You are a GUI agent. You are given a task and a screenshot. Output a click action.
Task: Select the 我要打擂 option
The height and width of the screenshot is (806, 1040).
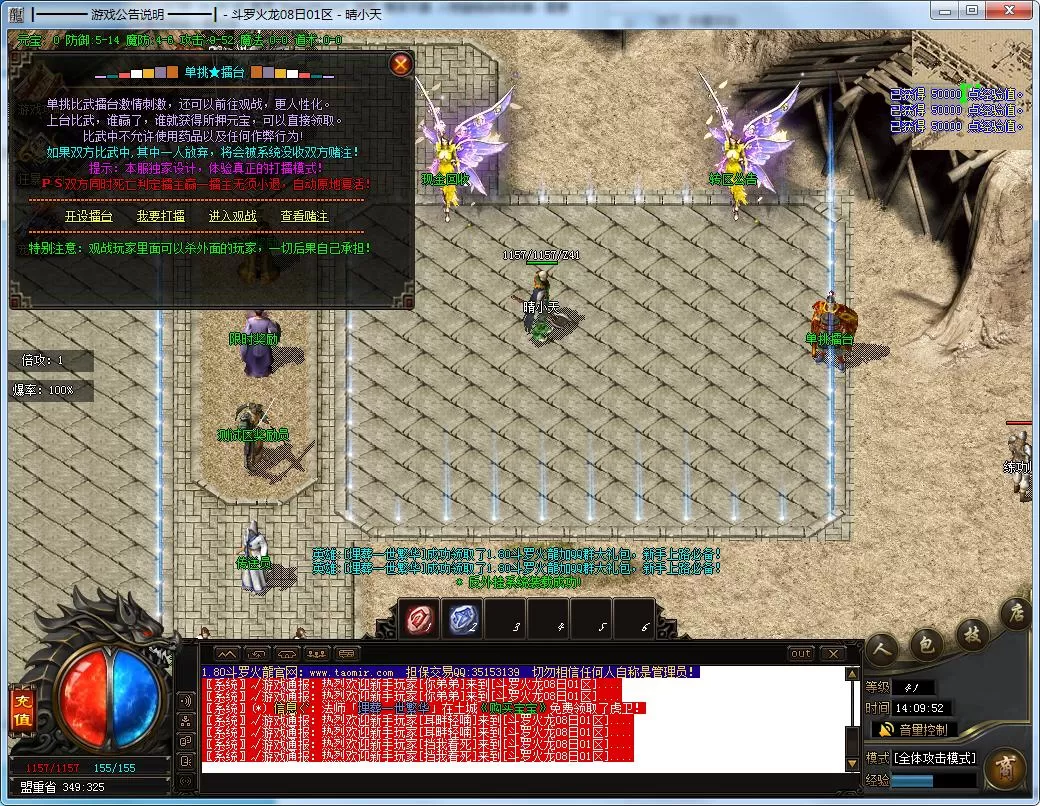[161, 216]
